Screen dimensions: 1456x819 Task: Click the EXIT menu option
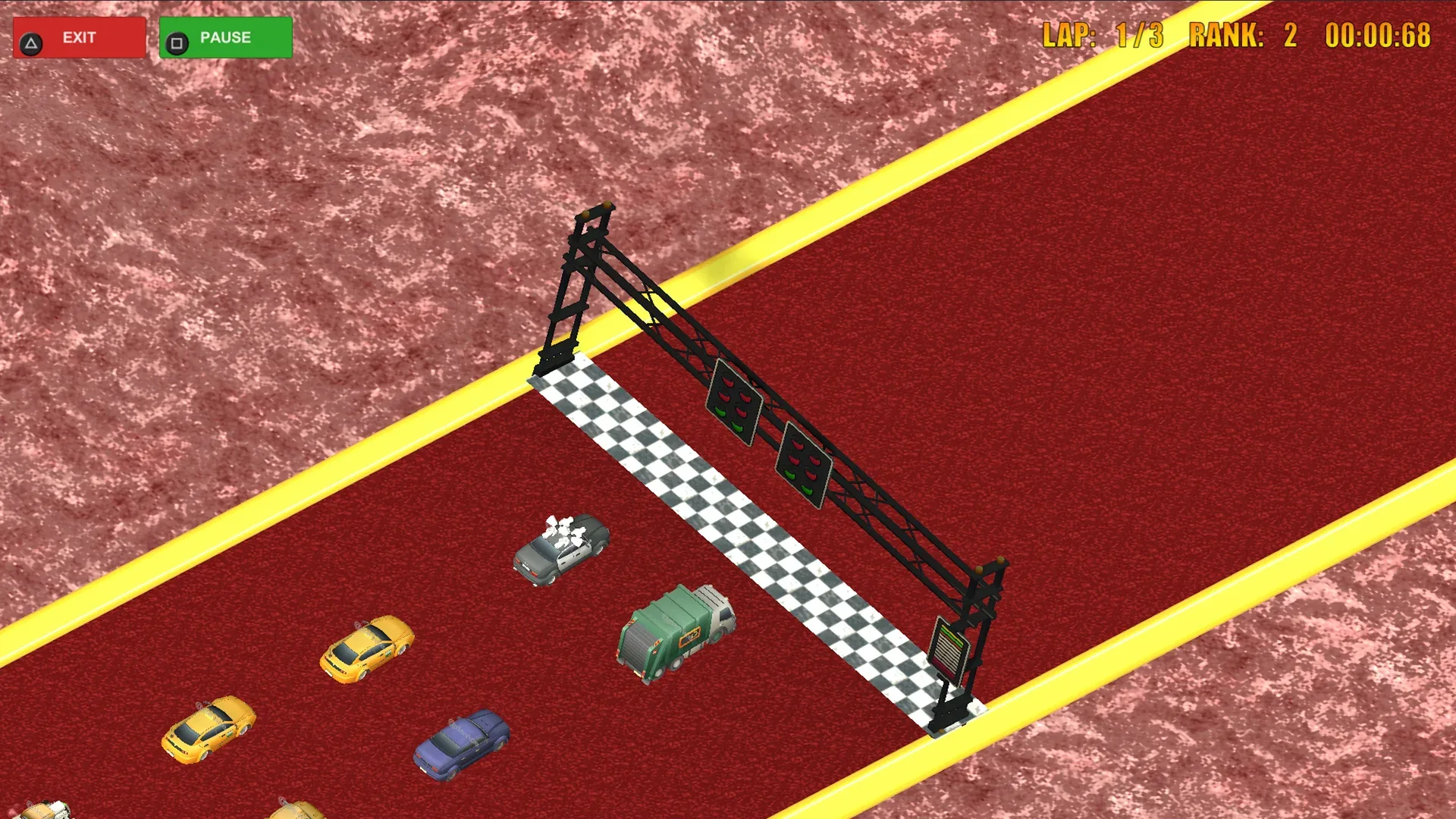click(79, 36)
